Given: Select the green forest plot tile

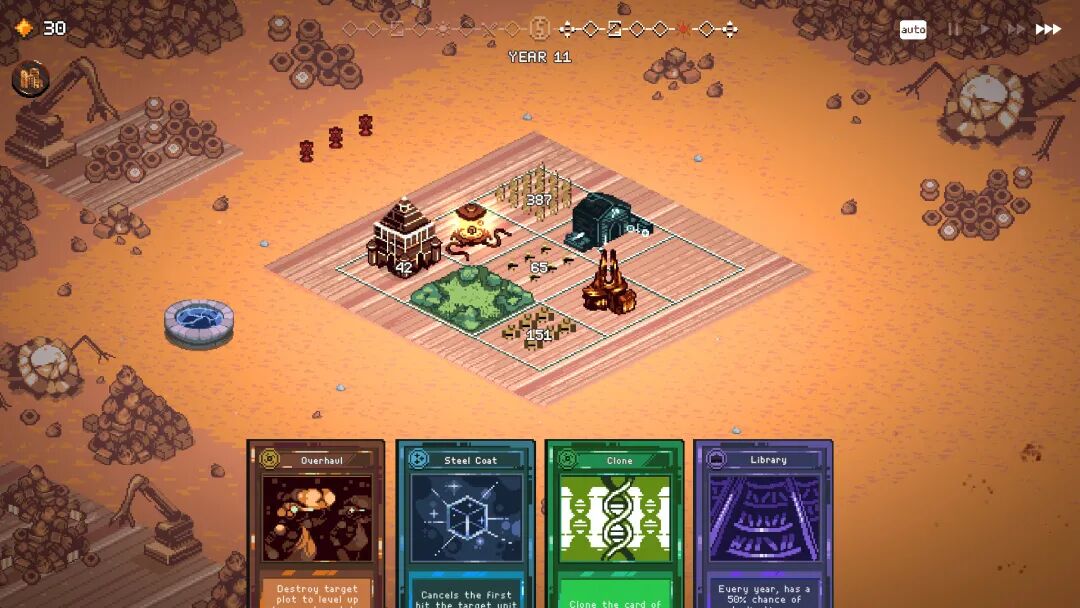Looking at the screenshot, I should point(471,296).
